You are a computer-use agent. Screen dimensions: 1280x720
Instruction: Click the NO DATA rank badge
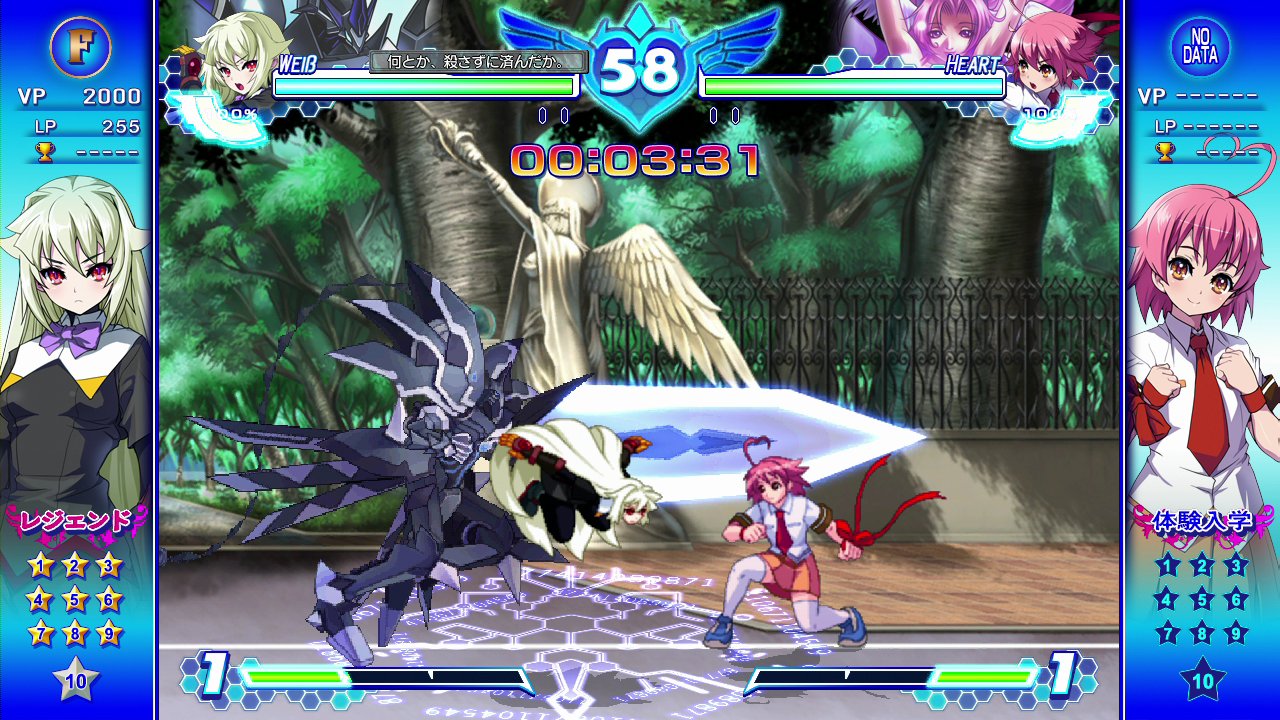(1200, 47)
